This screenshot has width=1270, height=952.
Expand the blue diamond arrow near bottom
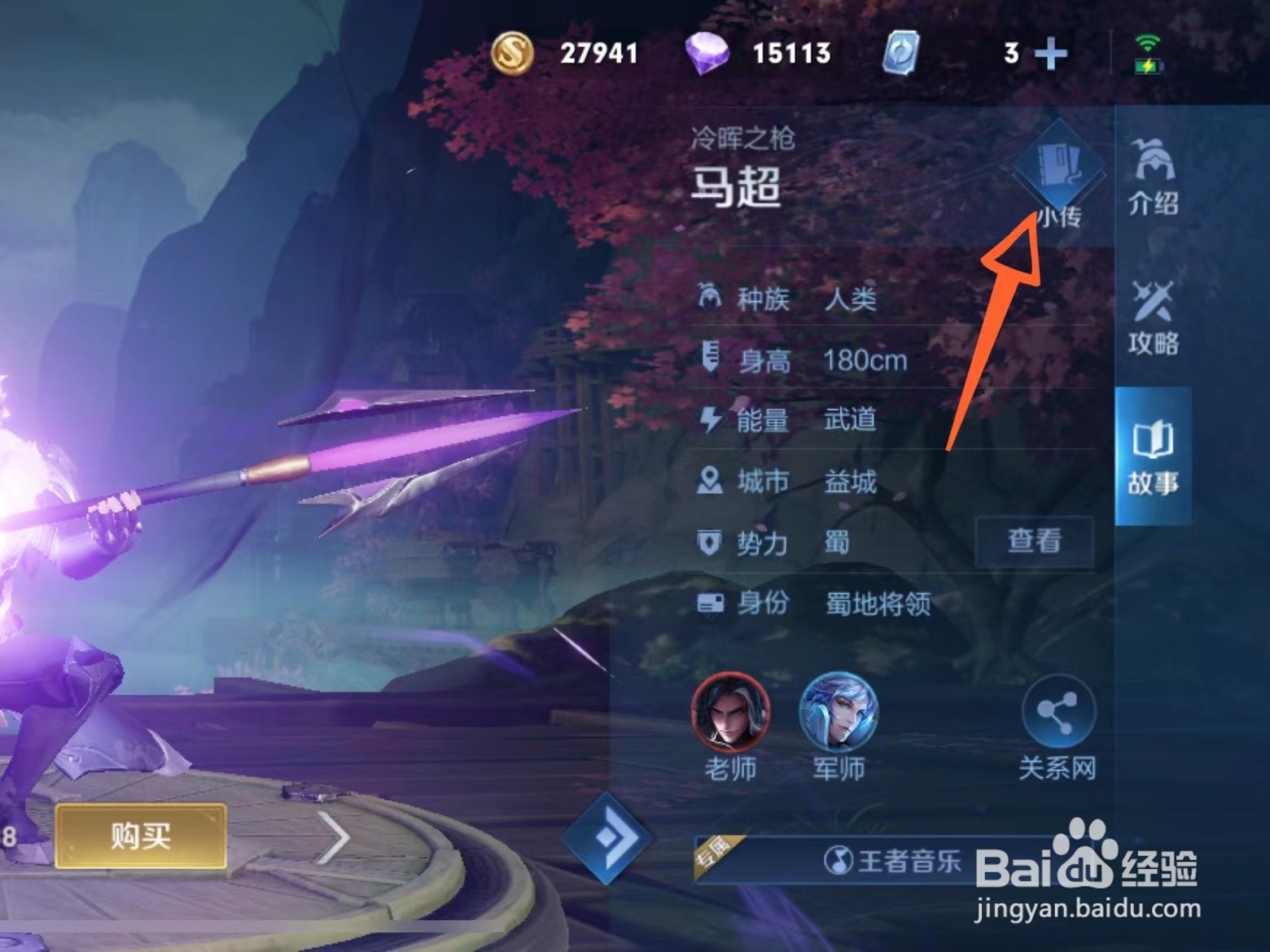click(x=608, y=838)
